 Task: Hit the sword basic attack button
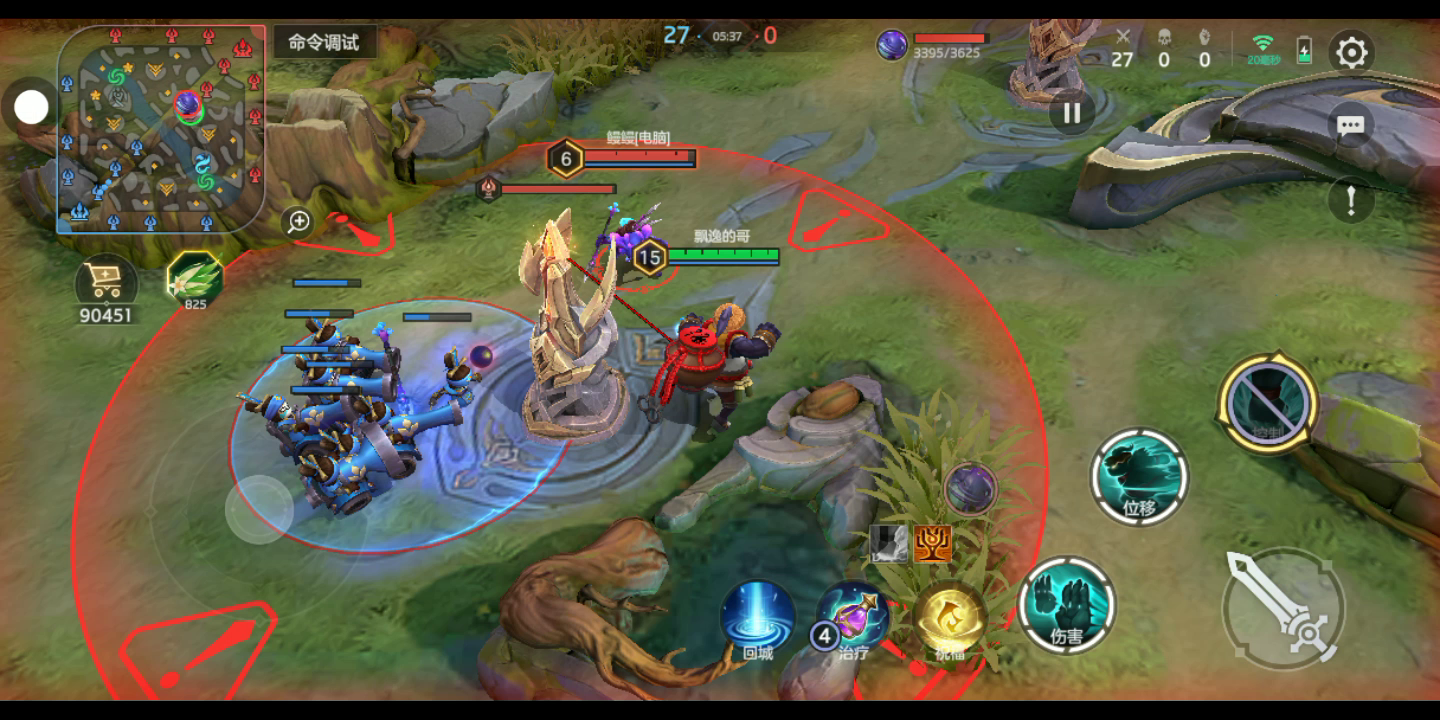pyautogui.click(x=1282, y=608)
